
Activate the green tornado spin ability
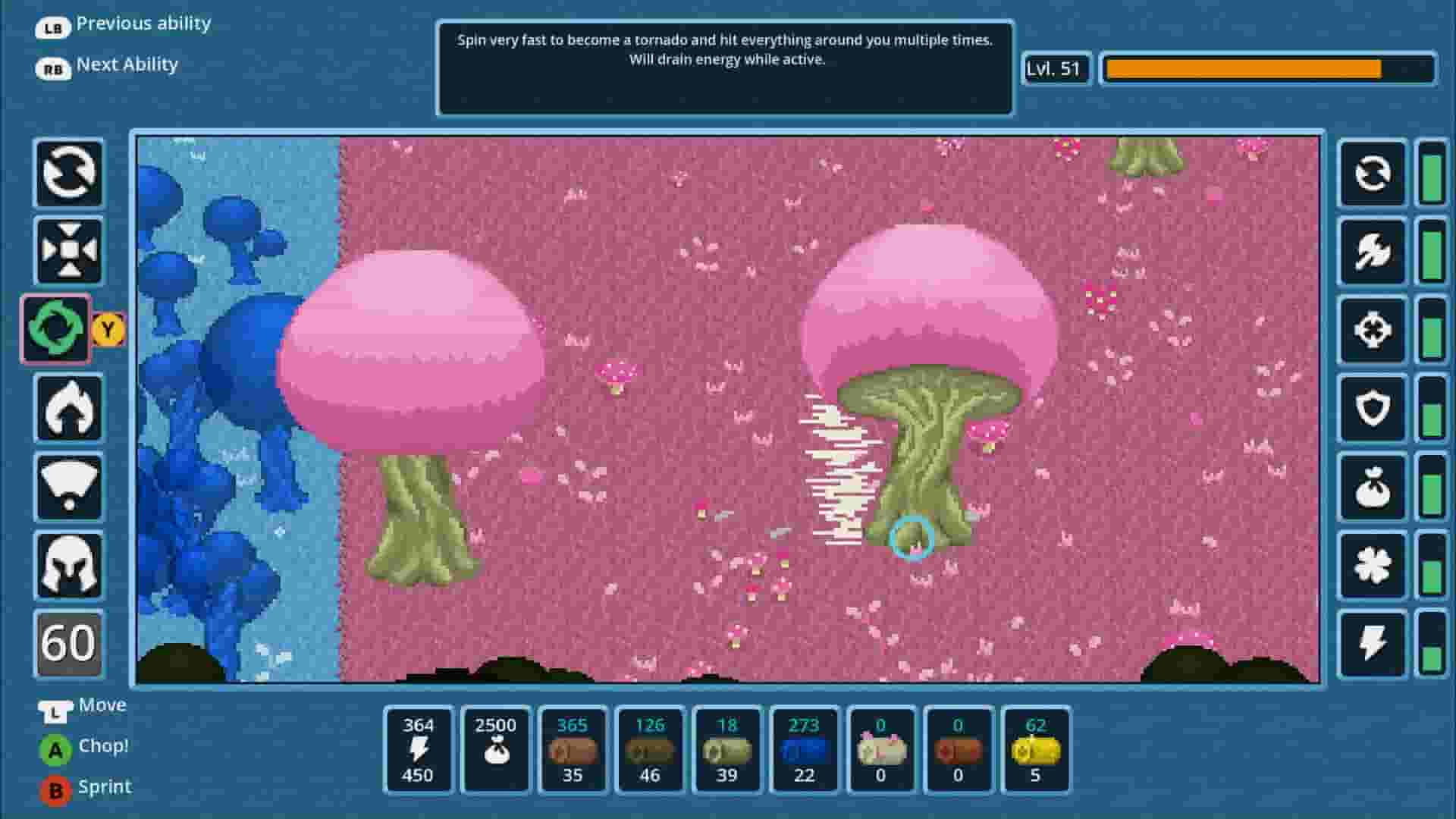click(55, 330)
